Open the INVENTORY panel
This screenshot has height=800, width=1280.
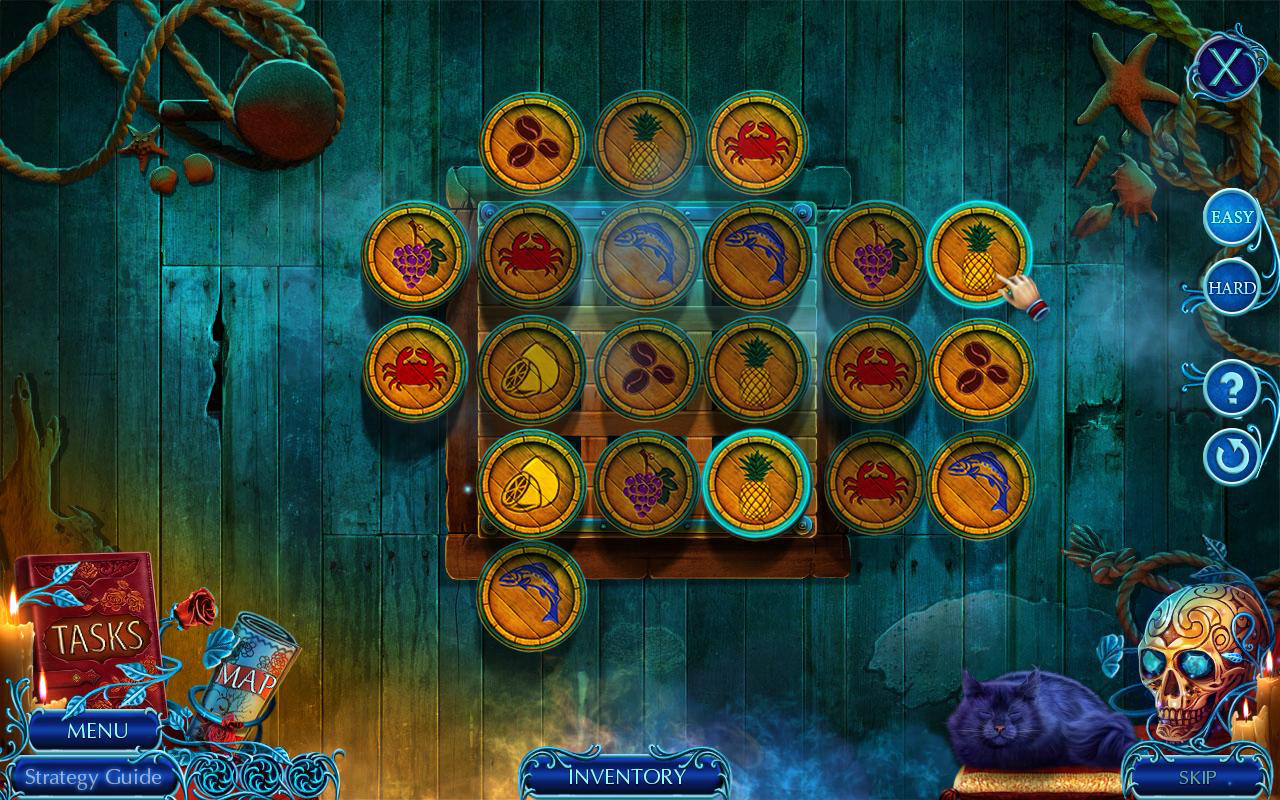tap(627, 775)
